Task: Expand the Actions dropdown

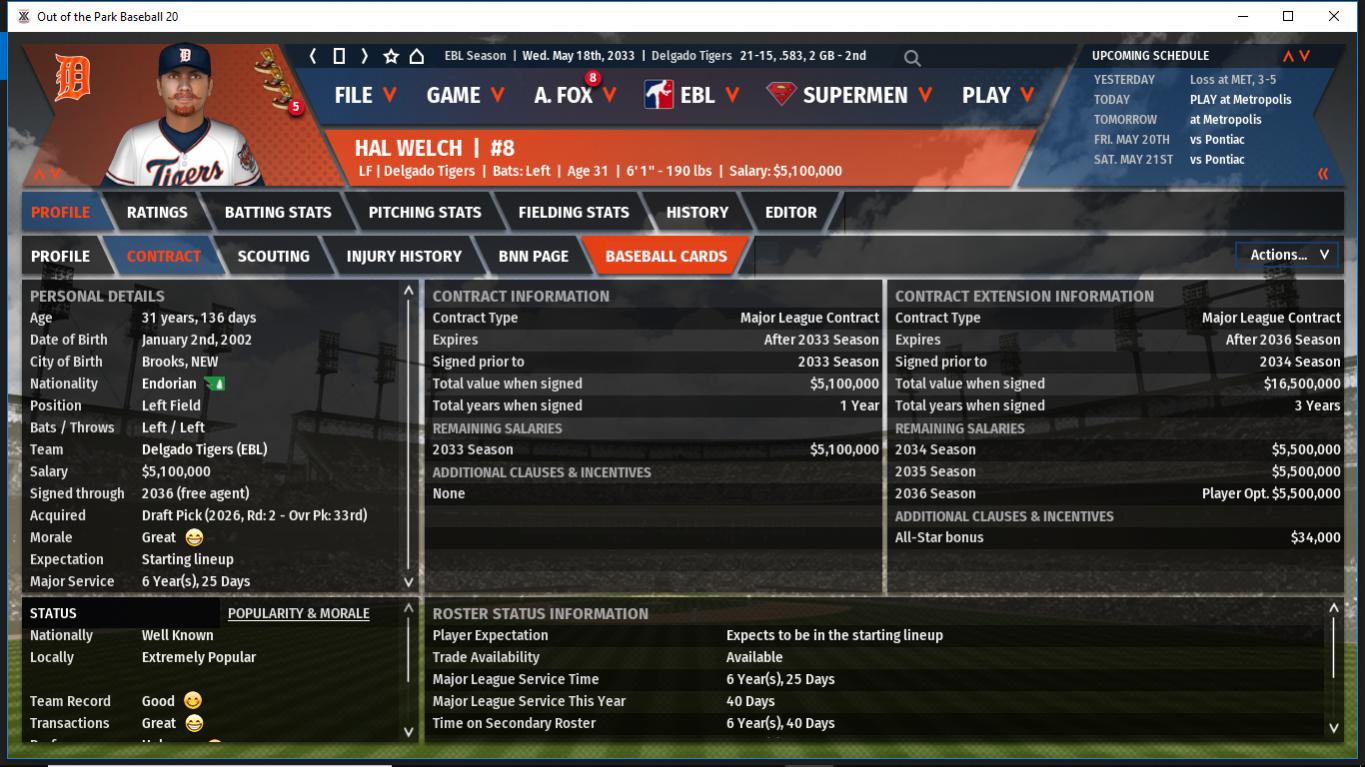Action: pos(1288,255)
